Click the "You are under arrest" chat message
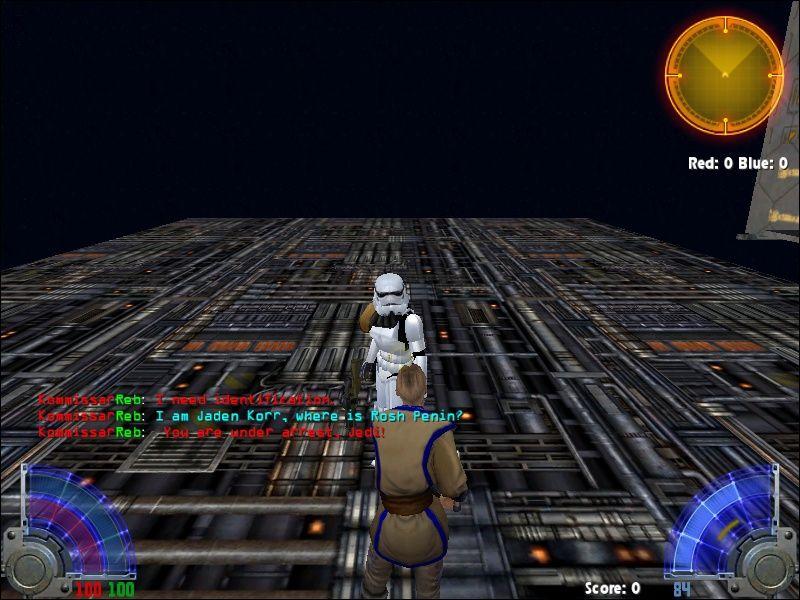The image size is (800, 600). pyautogui.click(x=210, y=432)
